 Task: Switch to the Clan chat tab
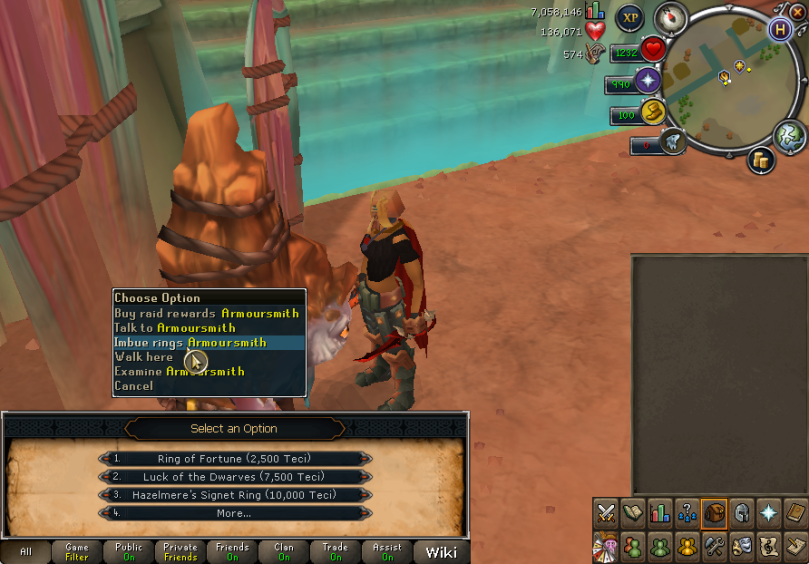284,552
